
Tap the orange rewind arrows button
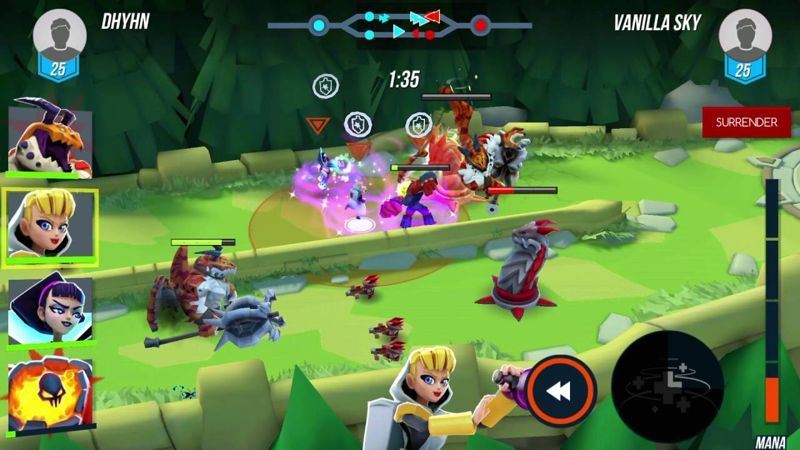coord(561,391)
